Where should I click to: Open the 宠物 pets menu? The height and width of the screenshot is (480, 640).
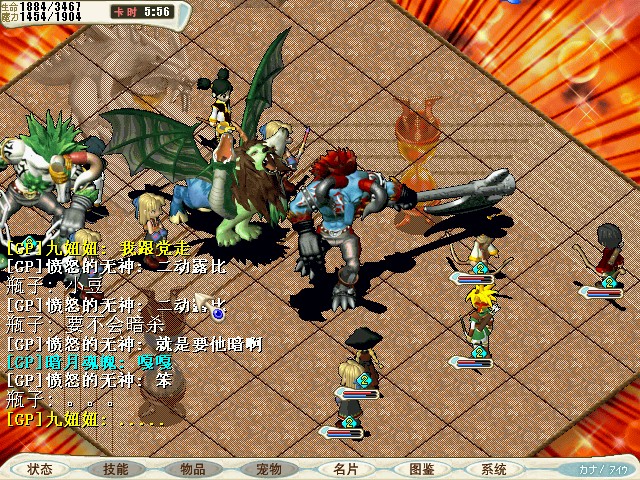(269, 469)
